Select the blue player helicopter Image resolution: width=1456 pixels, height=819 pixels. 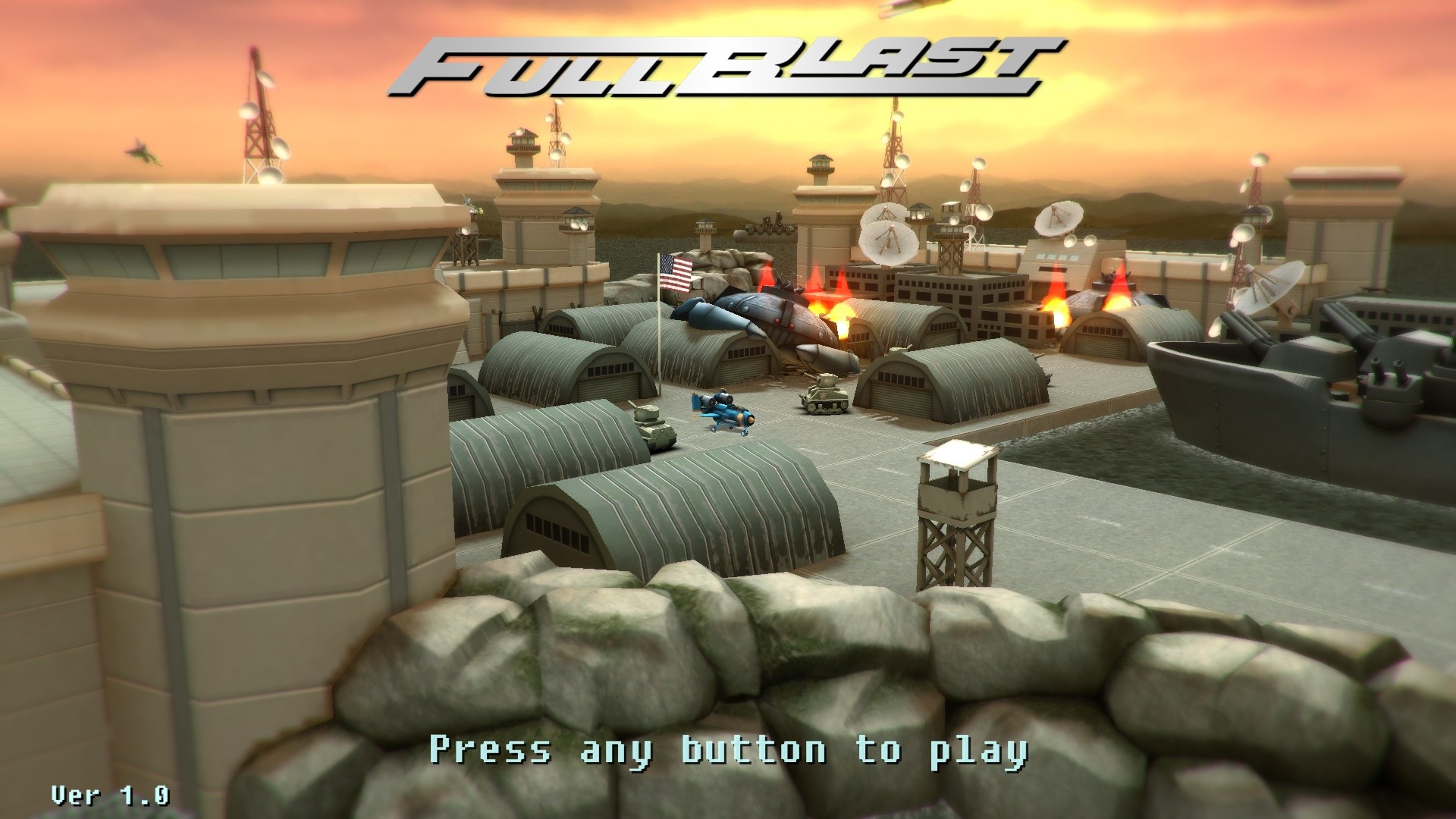pyautogui.click(x=724, y=413)
